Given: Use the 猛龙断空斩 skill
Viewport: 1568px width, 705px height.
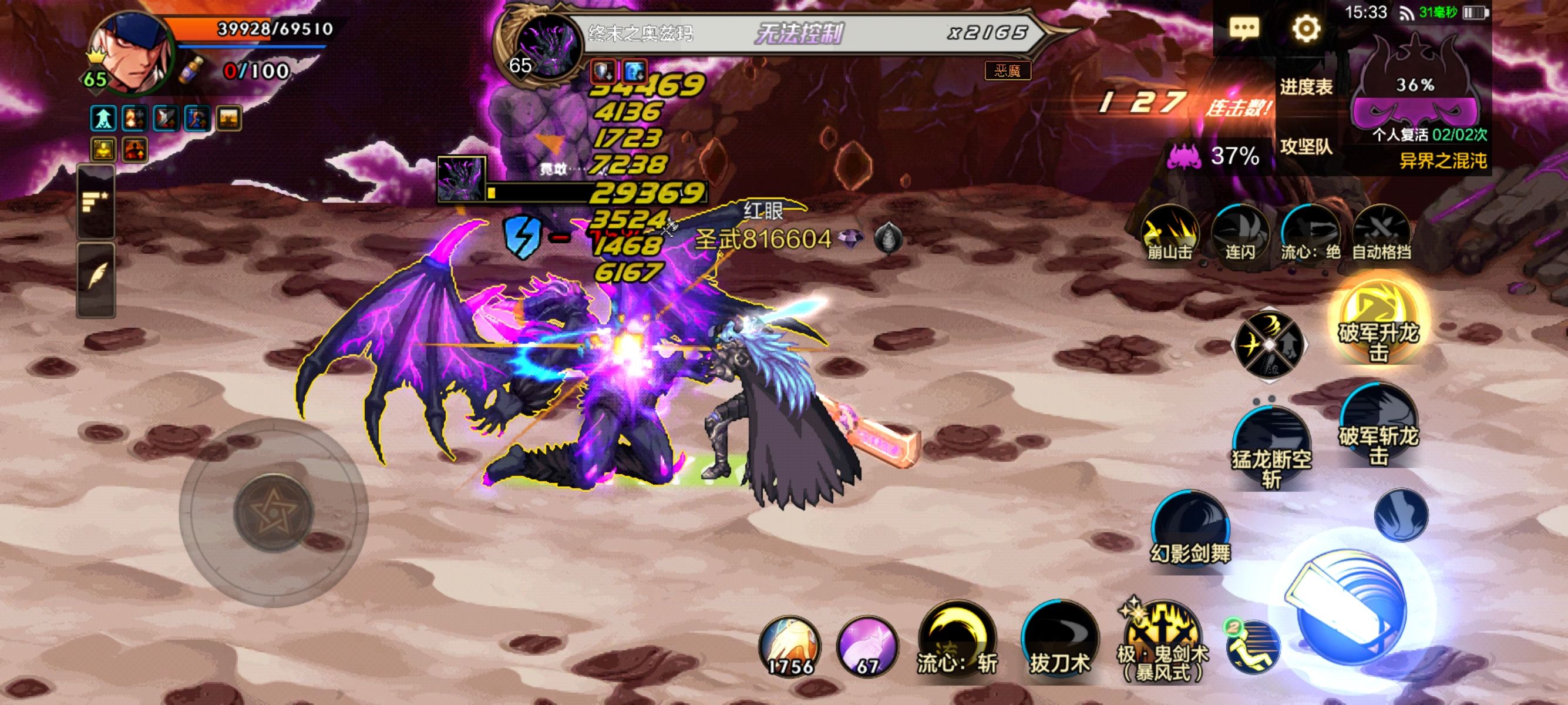Looking at the screenshot, I should pos(1271,448).
